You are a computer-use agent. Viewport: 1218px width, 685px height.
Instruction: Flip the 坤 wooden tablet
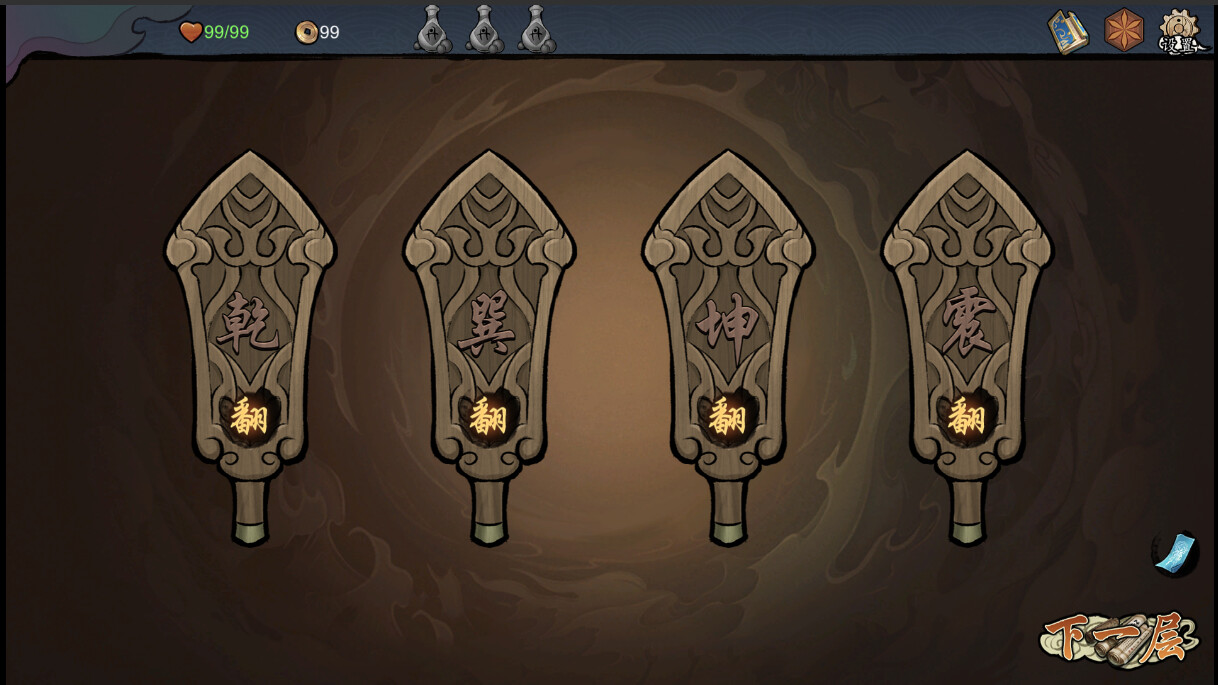coord(727,416)
